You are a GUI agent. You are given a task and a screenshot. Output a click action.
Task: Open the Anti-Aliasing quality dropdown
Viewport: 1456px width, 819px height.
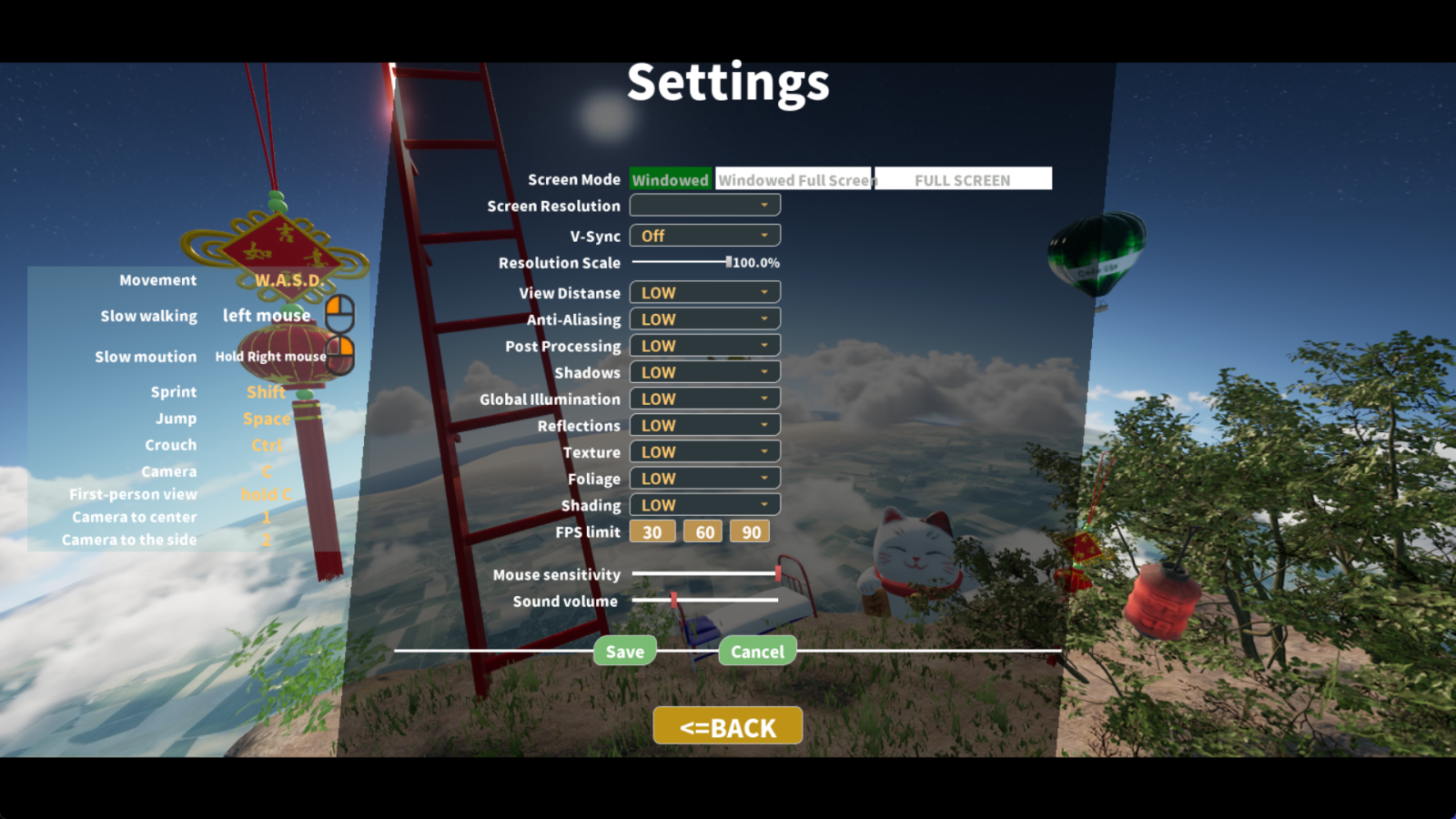tap(704, 318)
